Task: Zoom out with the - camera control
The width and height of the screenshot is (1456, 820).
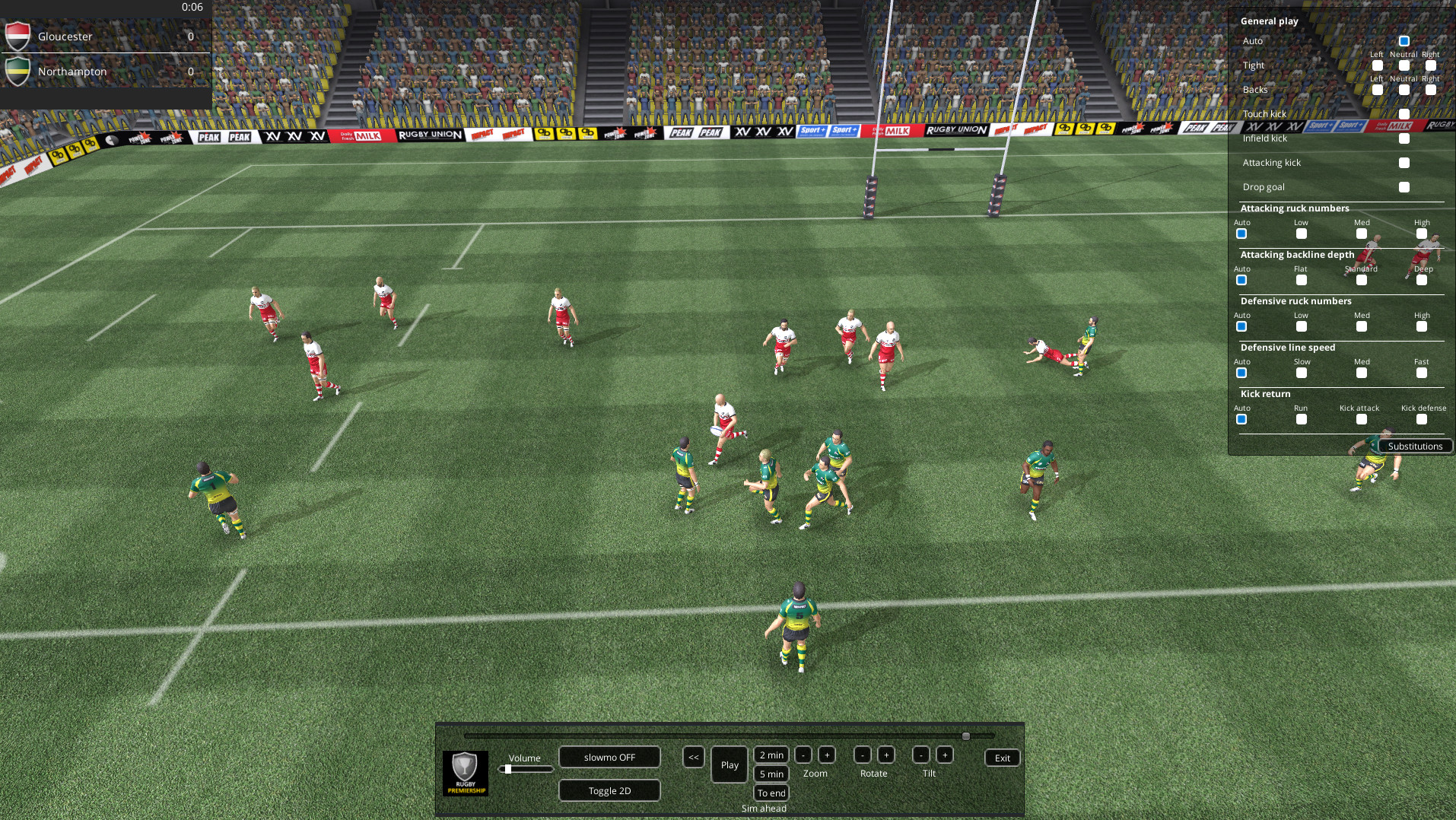Action: pos(803,755)
